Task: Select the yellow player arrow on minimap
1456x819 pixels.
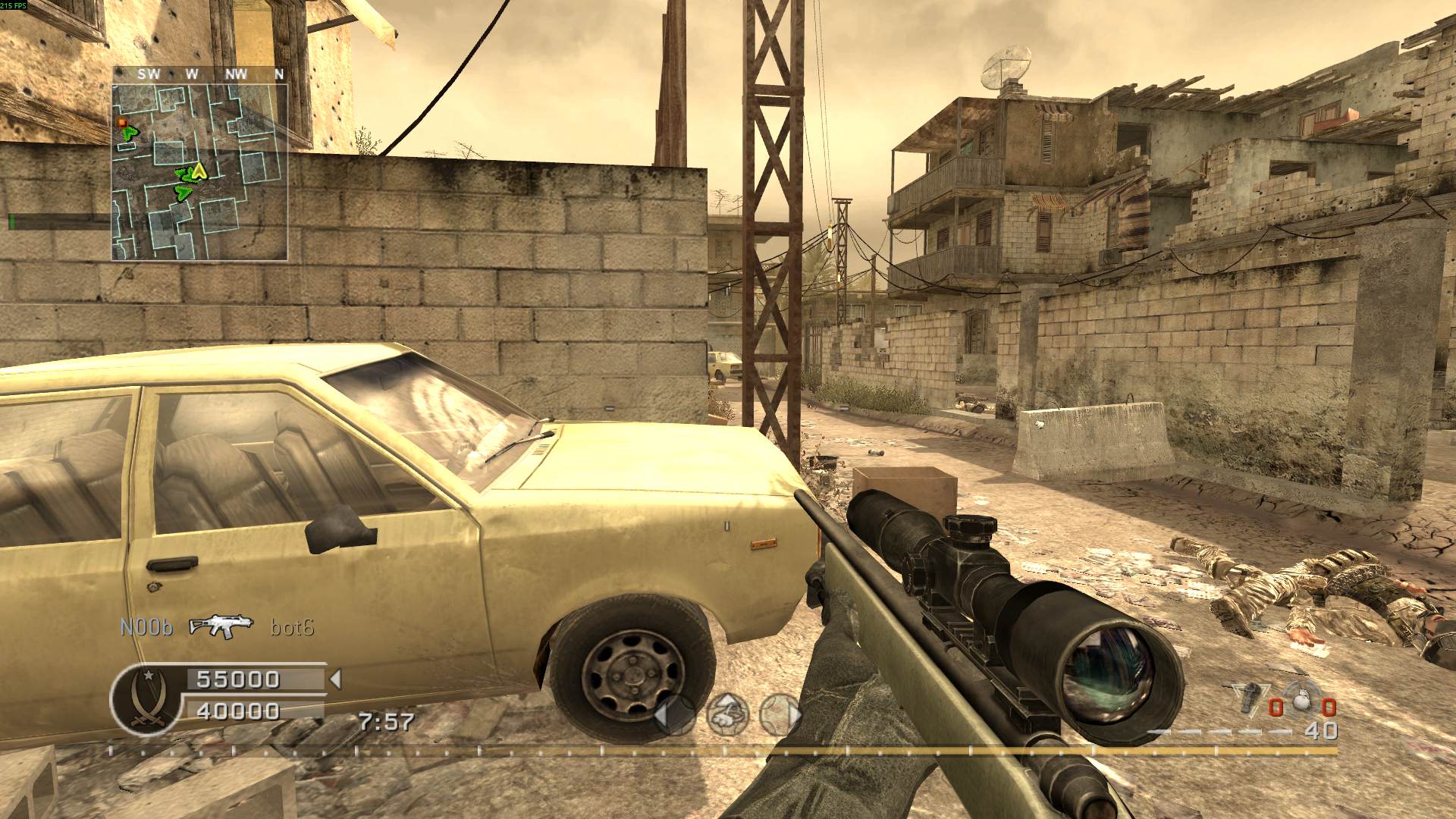Action: tap(198, 171)
